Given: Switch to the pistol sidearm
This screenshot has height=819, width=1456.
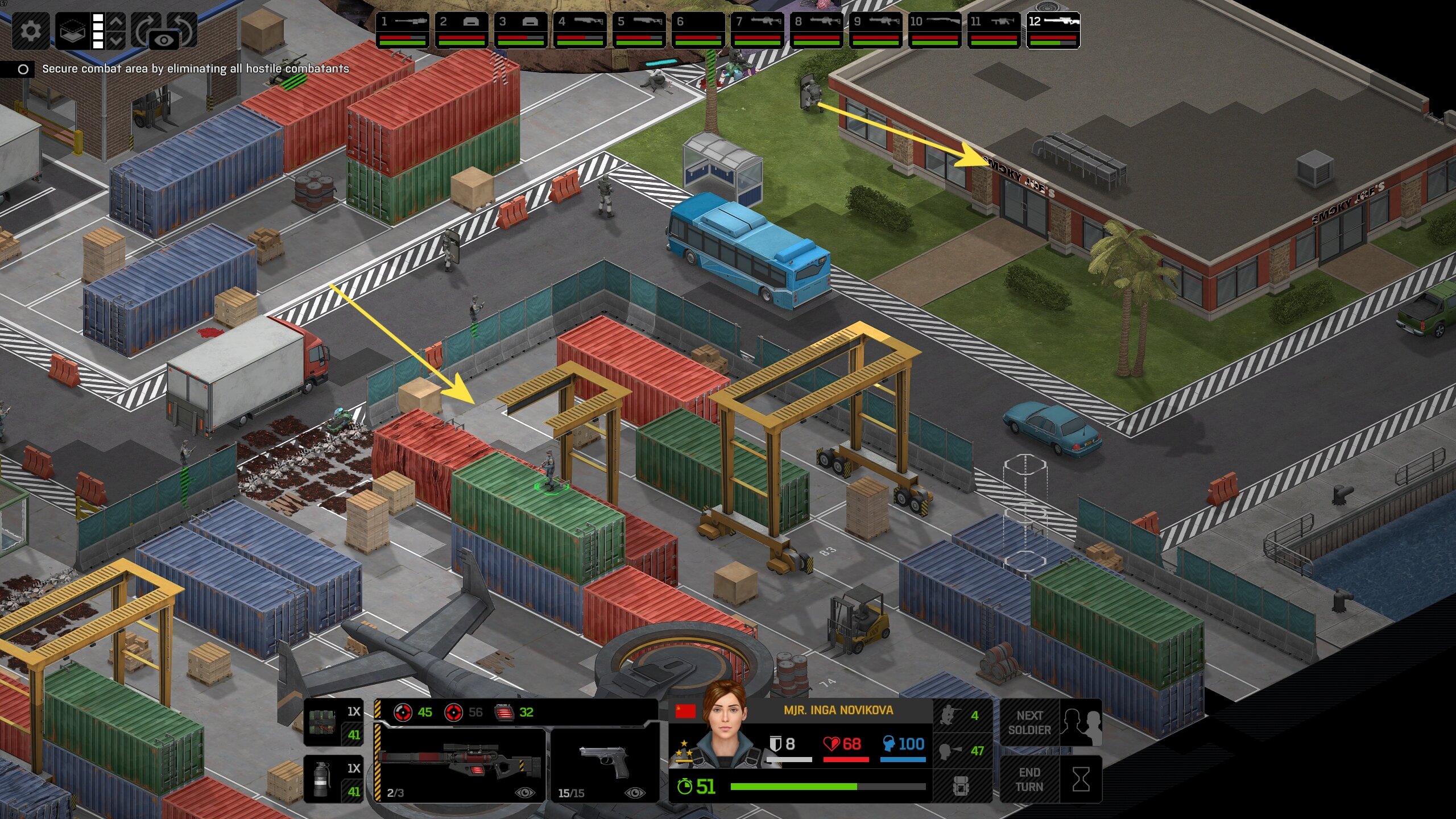Looking at the screenshot, I should pyautogui.click(x=604, y=763).
